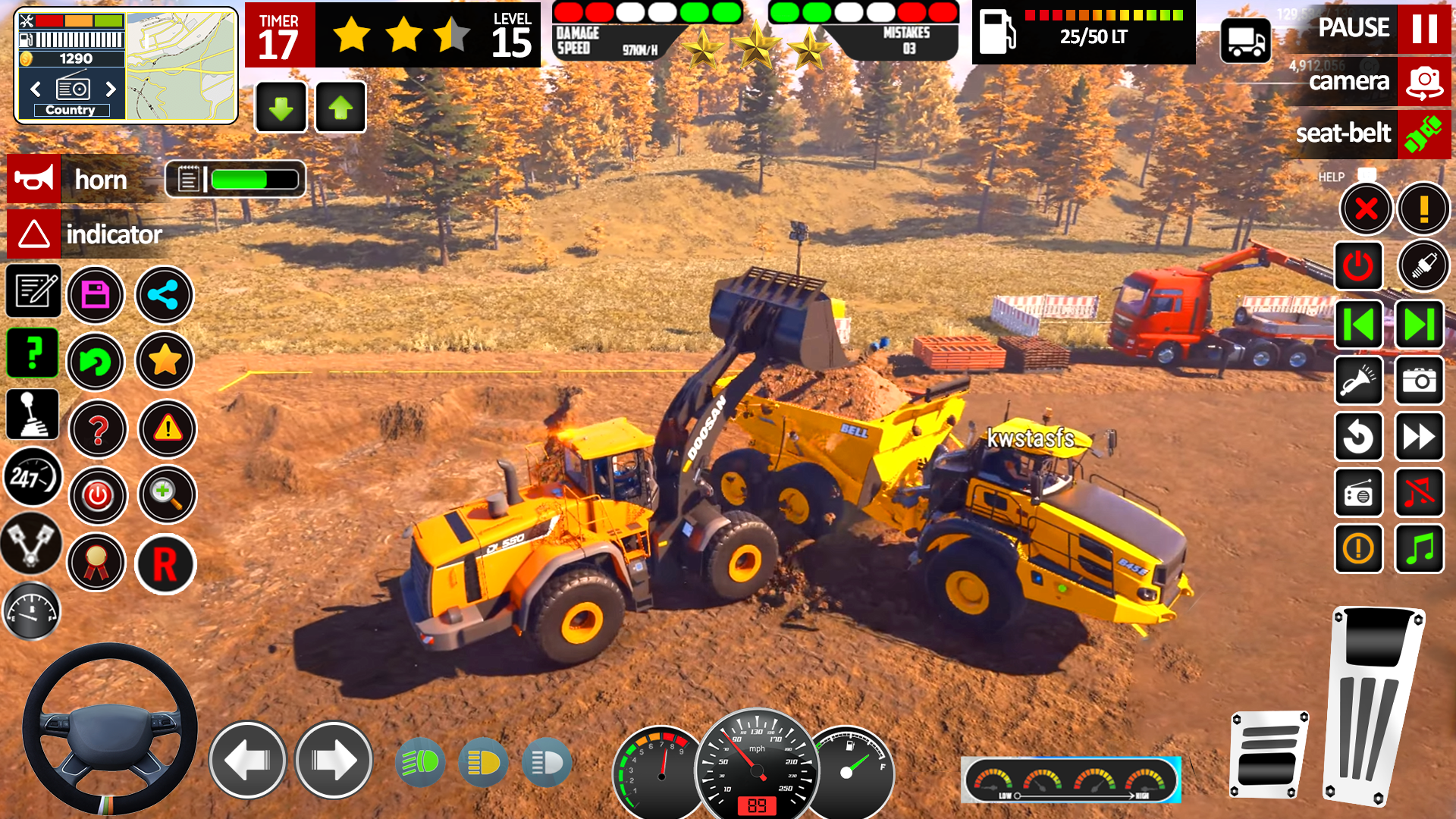
Task: Steer left with the left arrow button
Action: click(x=247, y=761)
